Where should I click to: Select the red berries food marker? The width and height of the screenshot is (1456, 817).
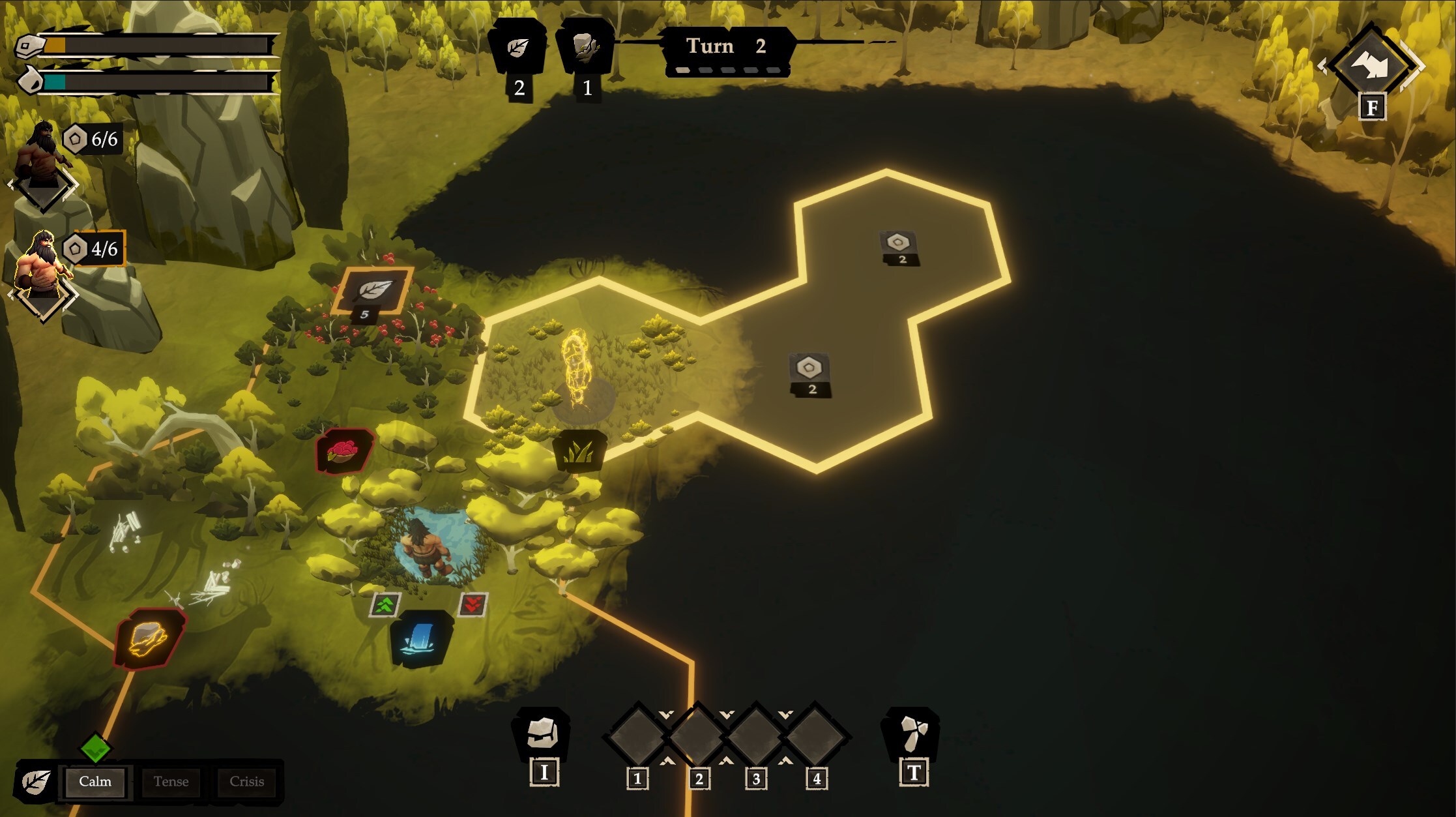pyautogui.click(x=343, y=451)
